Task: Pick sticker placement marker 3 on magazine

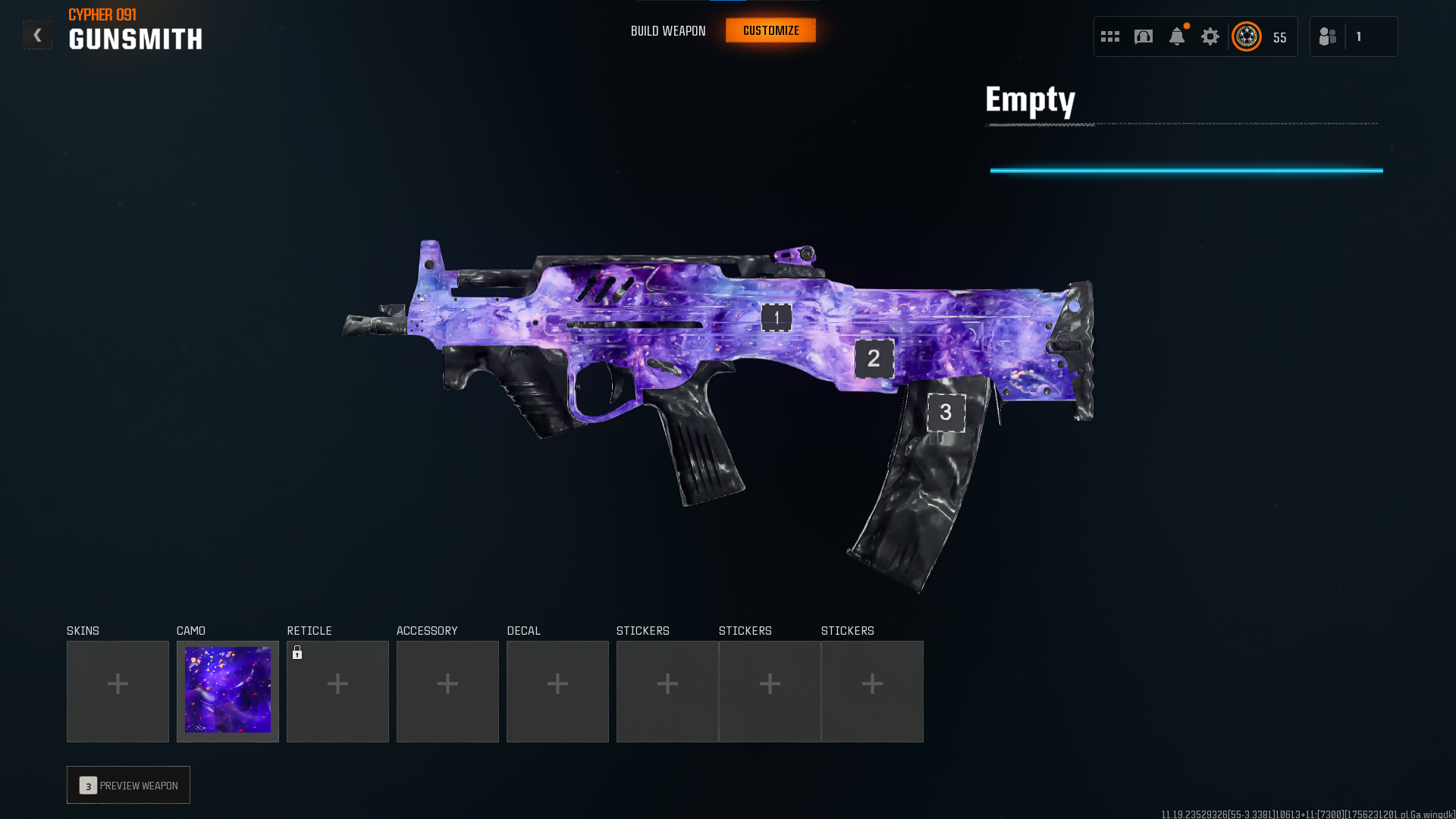Action: tap(946, 413)
